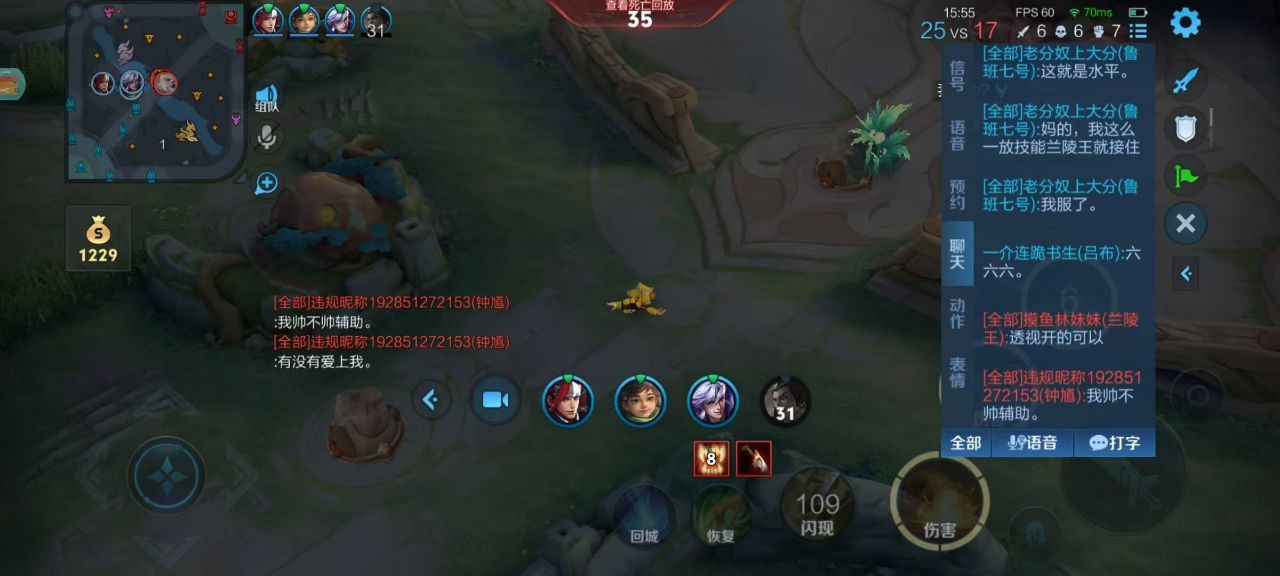Click the blue camera spectate button

pyautogui.click(x=495, y=400)
